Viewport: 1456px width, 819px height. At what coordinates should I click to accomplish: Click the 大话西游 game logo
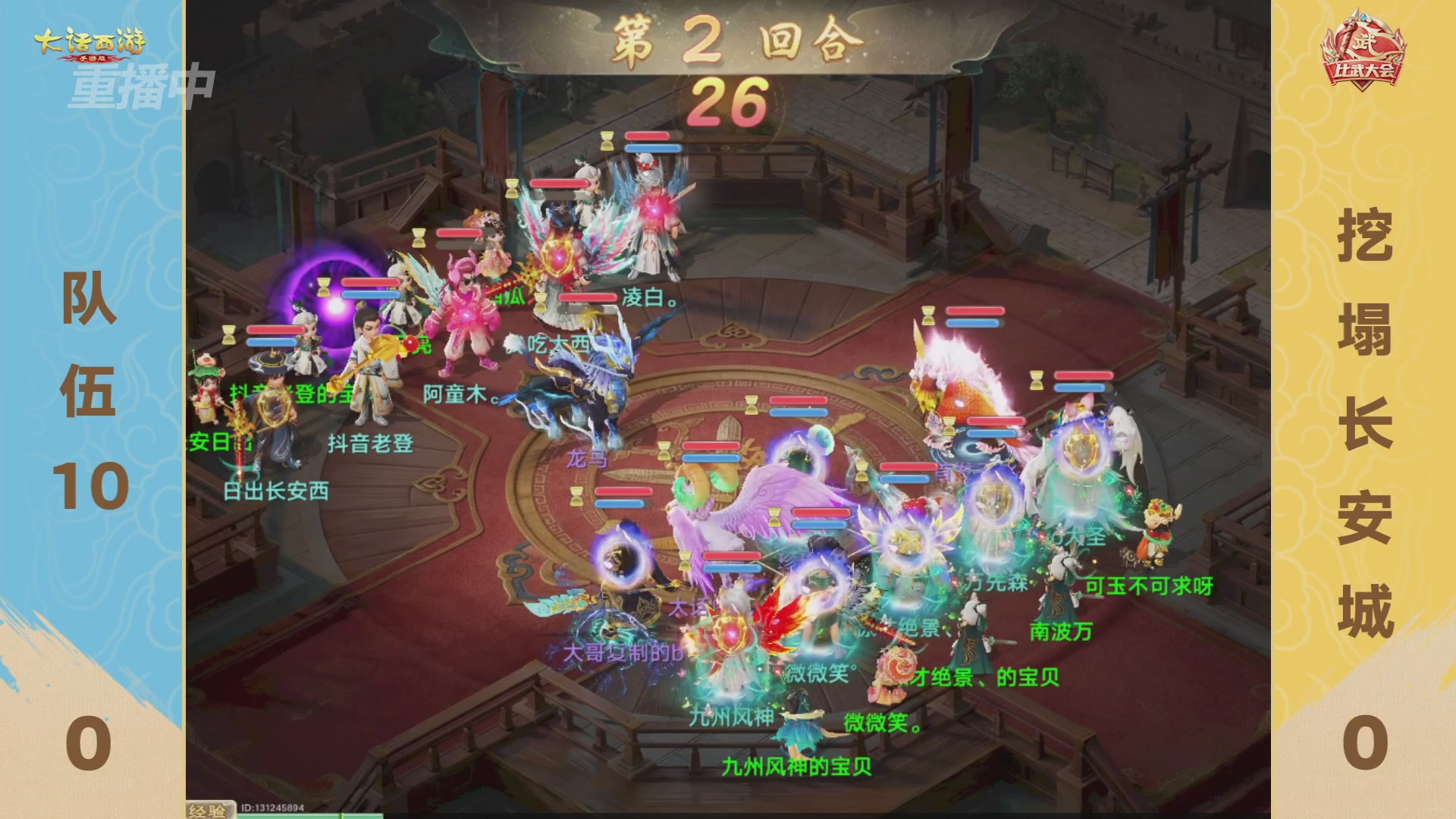[91, 42]
